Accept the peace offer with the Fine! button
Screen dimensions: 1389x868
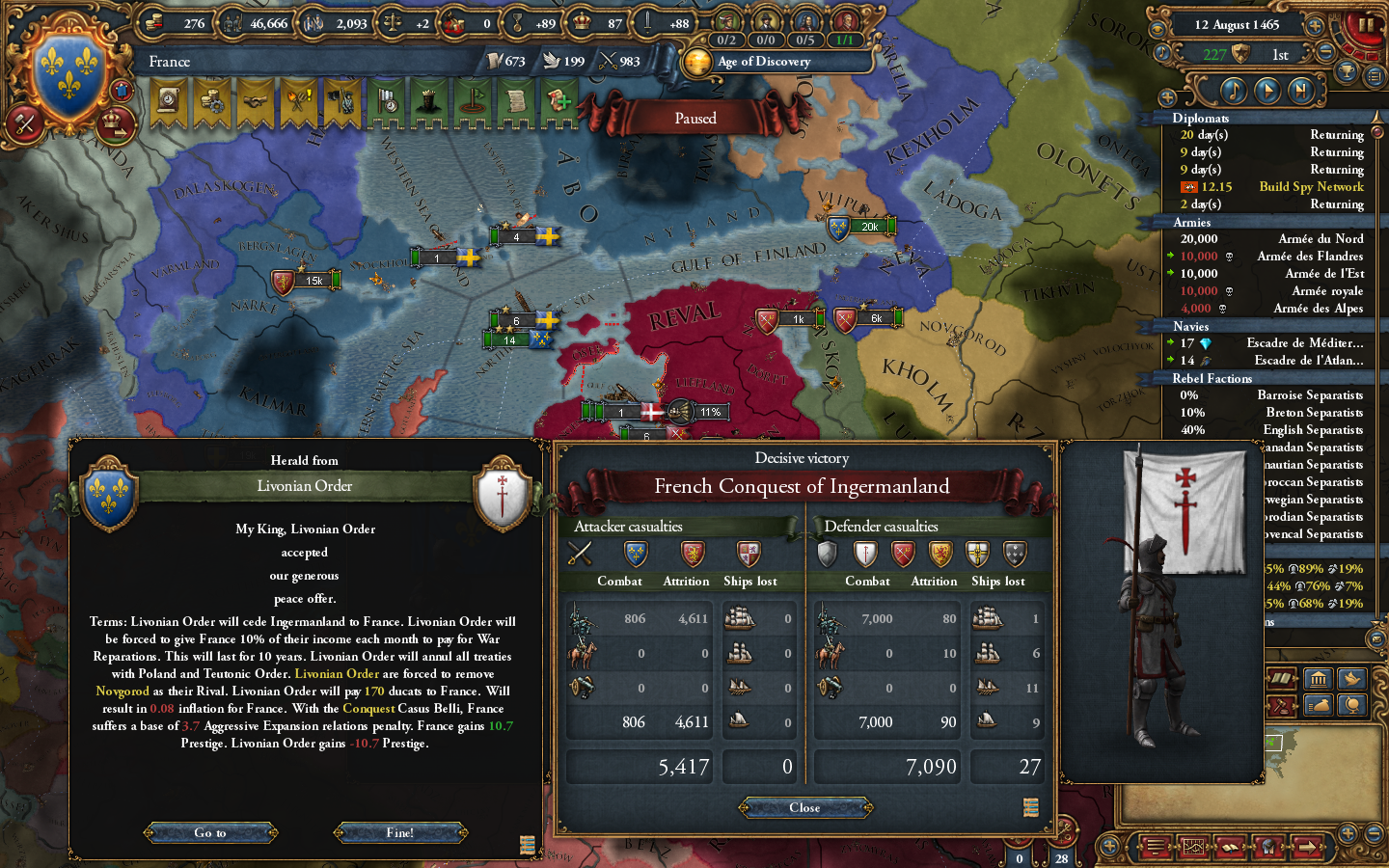400,832
